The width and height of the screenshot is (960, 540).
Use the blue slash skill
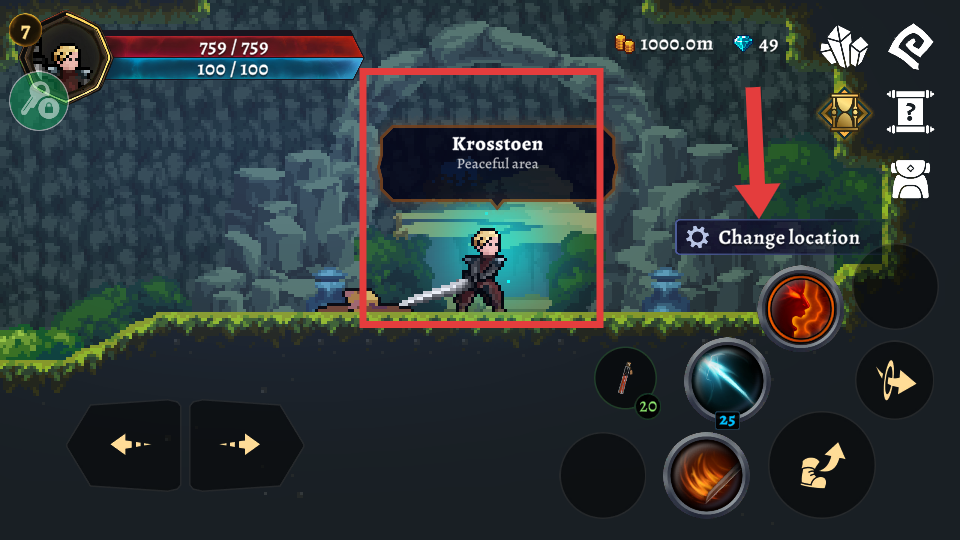click(727, 379)
